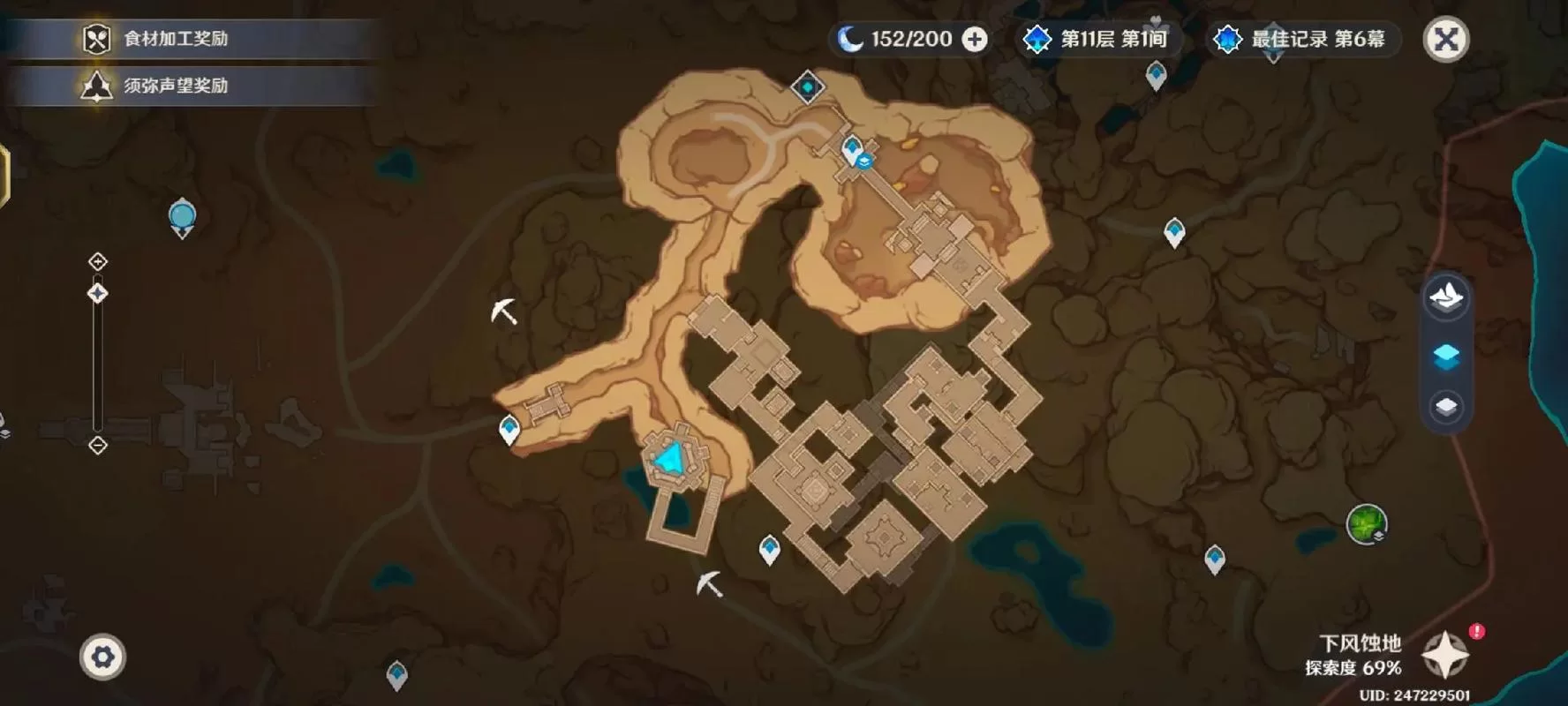Image resolution: width=1568 pixels, height=706 pixels.
Task: Switch to the surface layer with mountain icon
Action: tap(1445, 298)
